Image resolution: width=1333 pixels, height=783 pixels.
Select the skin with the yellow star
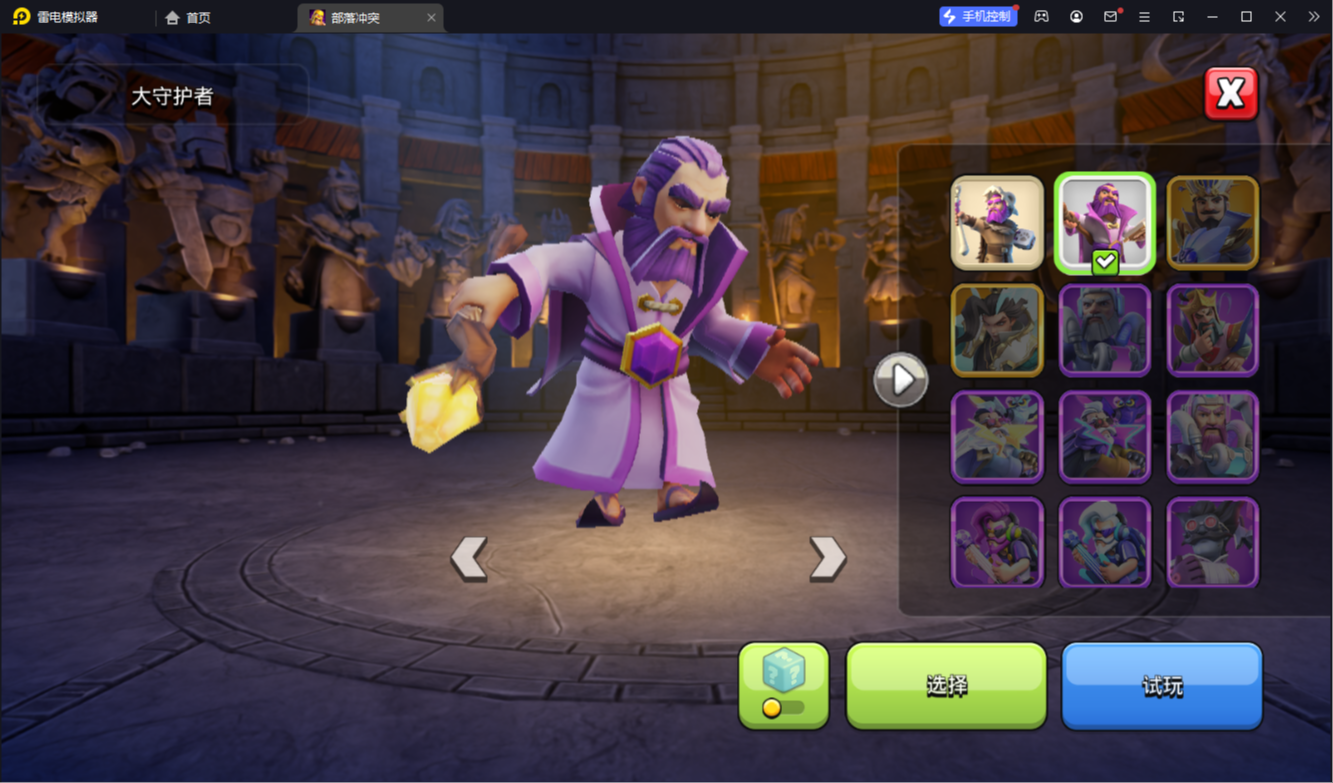(x=997, y=437)
